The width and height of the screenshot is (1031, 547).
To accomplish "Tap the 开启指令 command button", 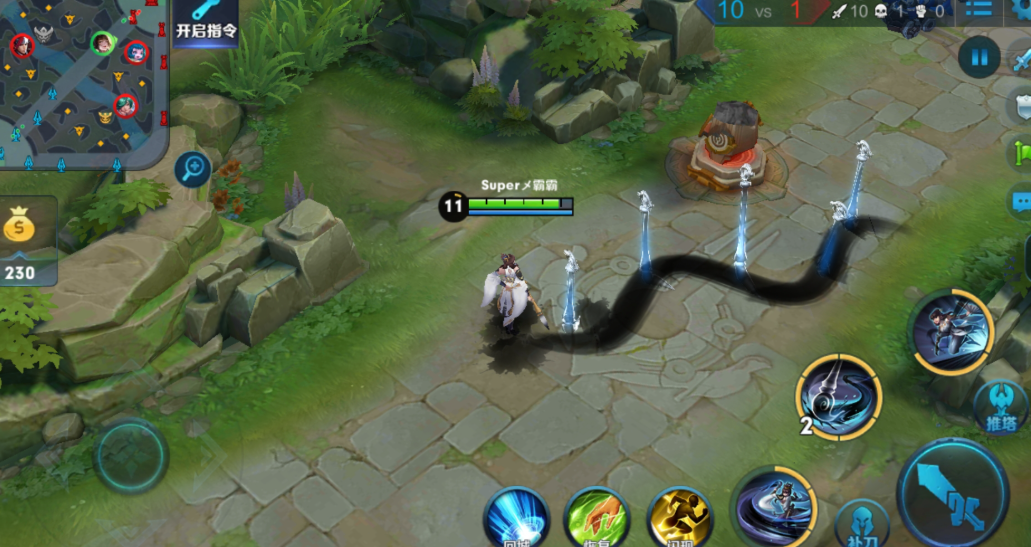I will coord(206,22).
